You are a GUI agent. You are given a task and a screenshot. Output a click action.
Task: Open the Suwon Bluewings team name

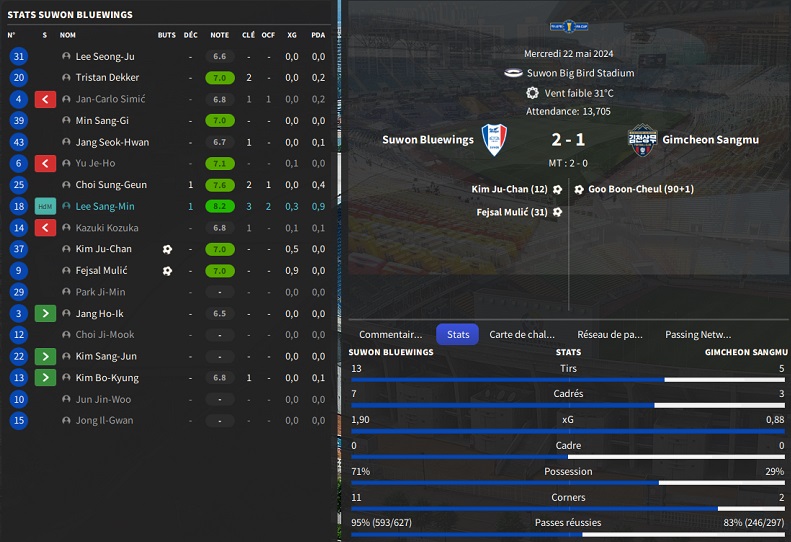[x=428, y=140]
